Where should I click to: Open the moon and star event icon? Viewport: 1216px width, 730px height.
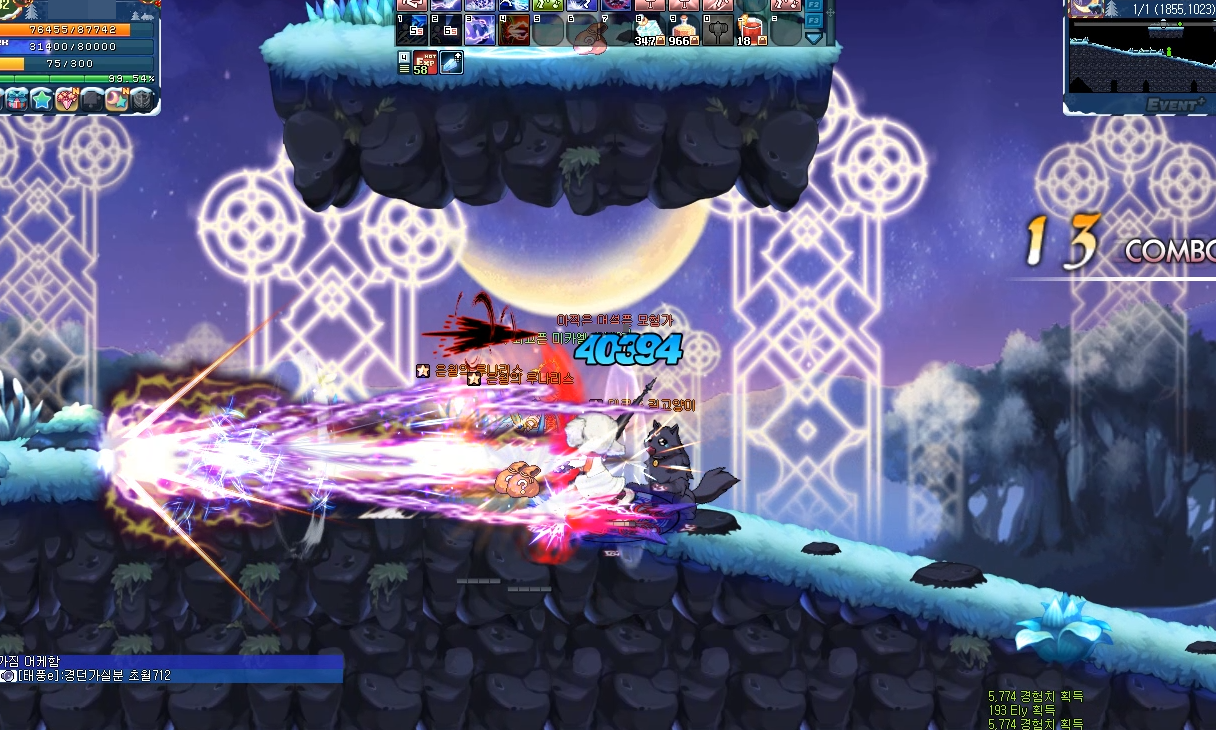point(117,99)
